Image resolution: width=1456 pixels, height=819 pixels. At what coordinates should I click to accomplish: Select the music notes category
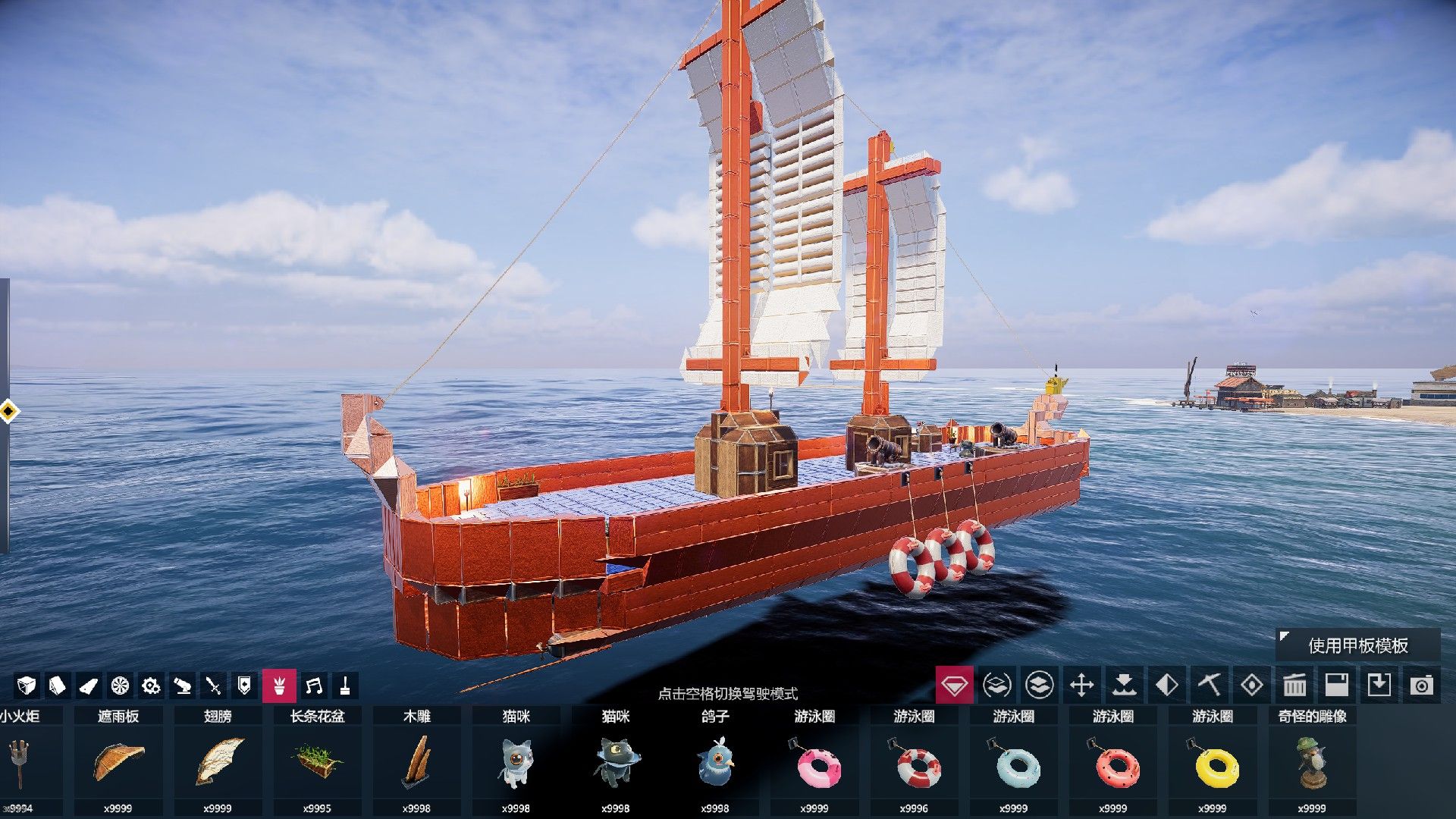tap(313, 686)
